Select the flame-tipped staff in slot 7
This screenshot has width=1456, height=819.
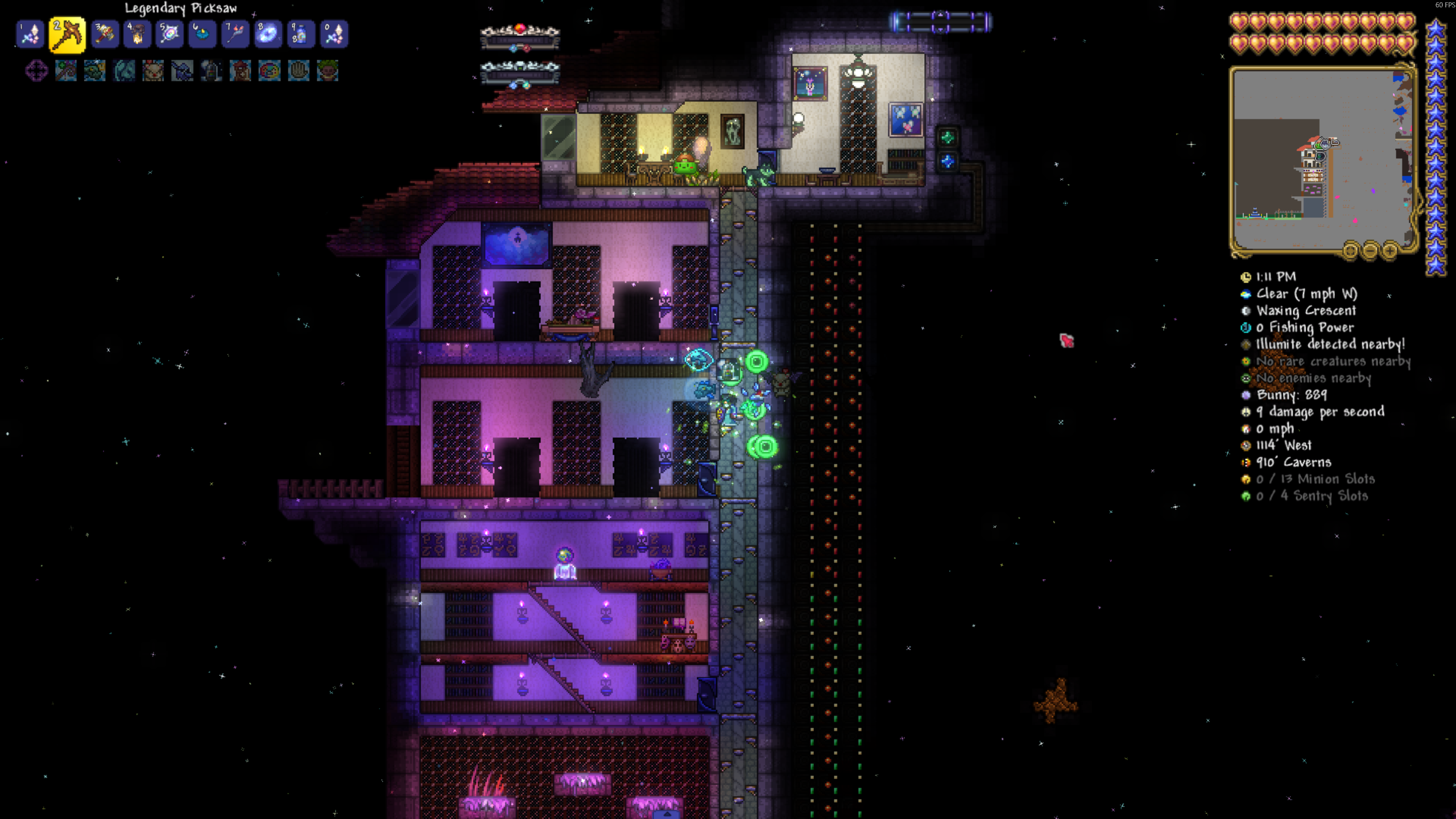[235, 34]
